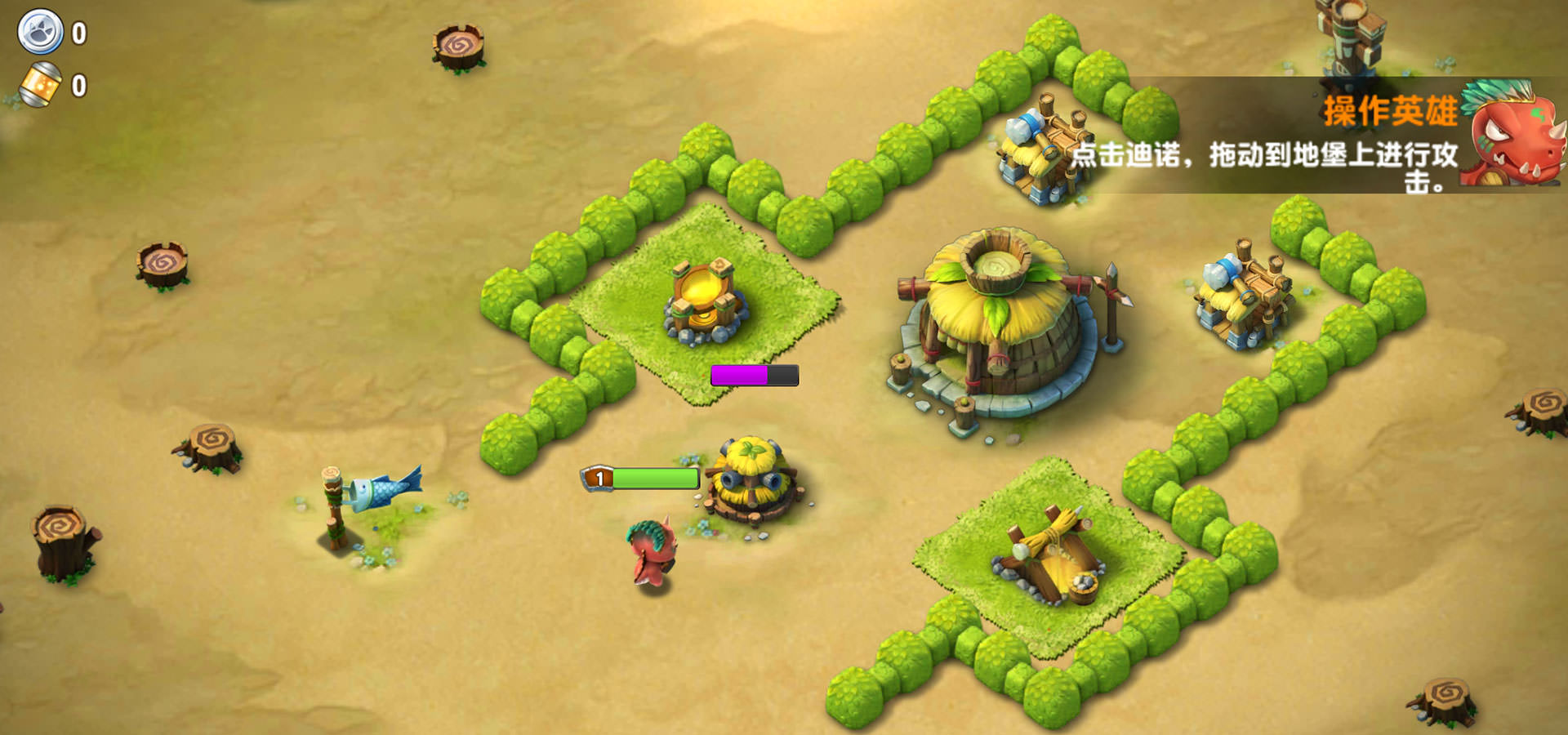The image size is (1568, 735).
Task: Click the red dinosaur portrait in tutorial banner
Action: (1513, 135)
